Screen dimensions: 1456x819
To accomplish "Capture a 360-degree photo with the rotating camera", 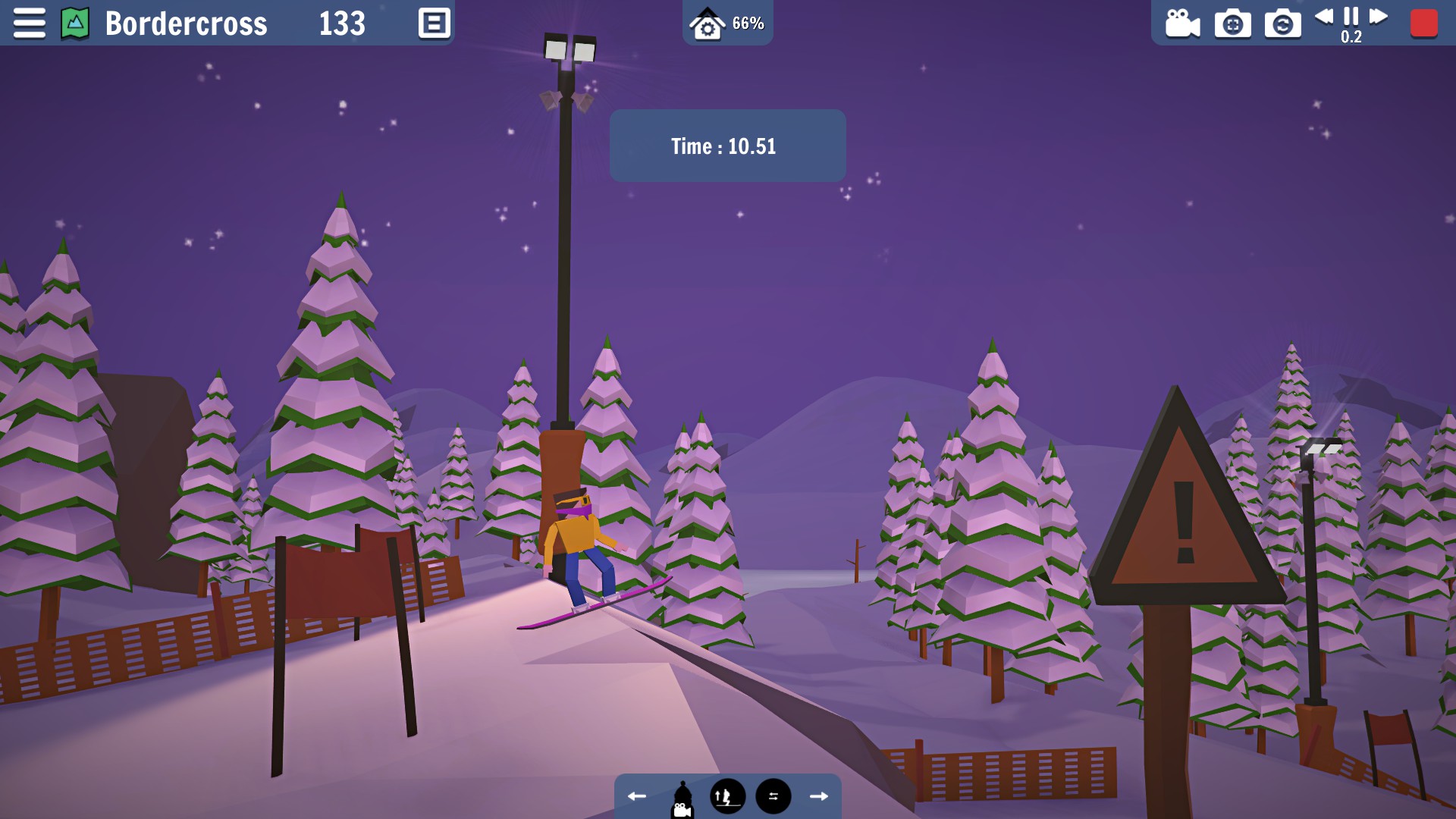I will [x=1283, y=22].
